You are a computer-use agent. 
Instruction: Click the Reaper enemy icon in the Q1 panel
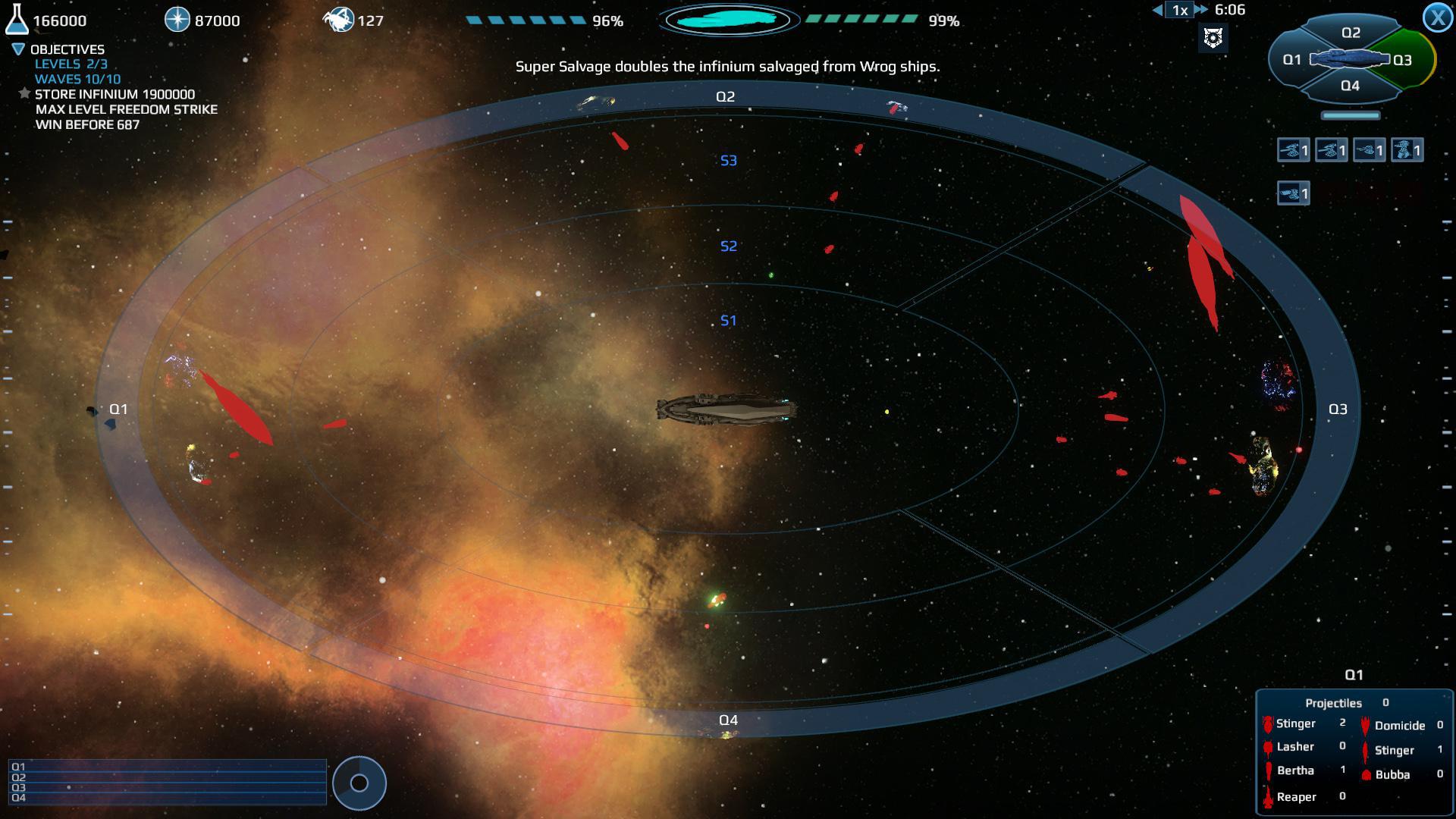[x=1268, y=798]
